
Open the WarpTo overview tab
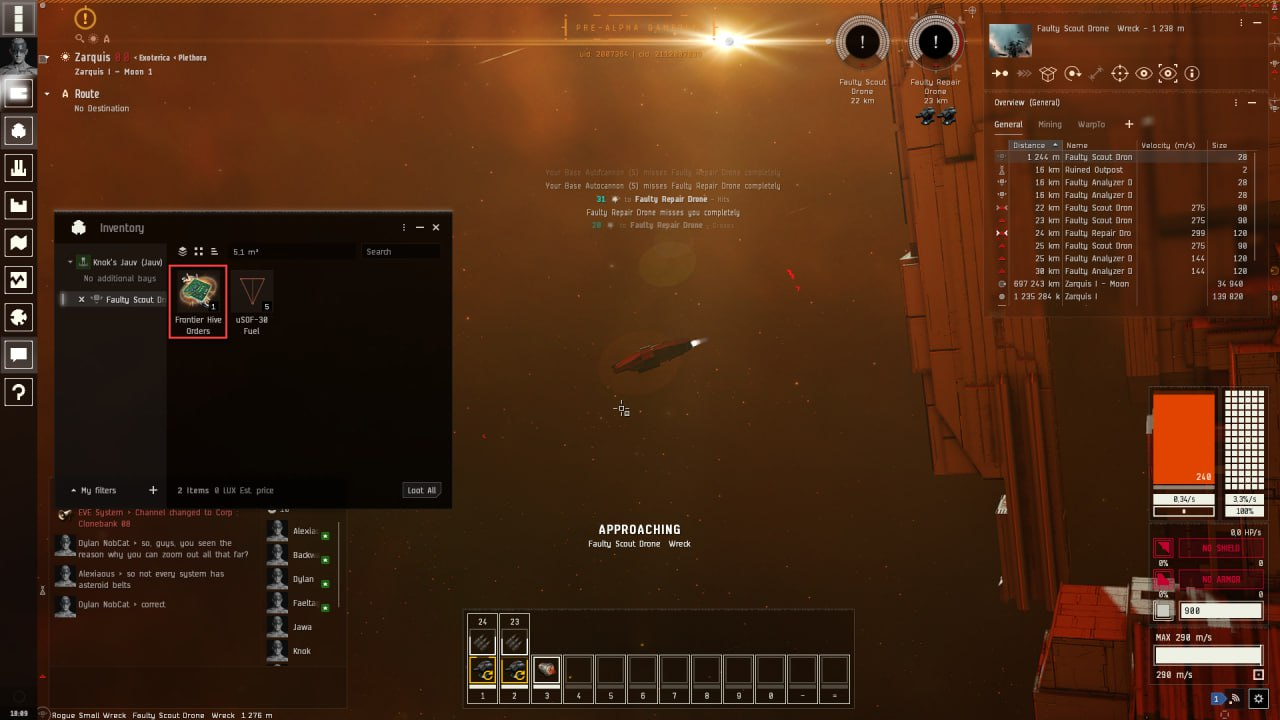click(x=1091, y=125)
